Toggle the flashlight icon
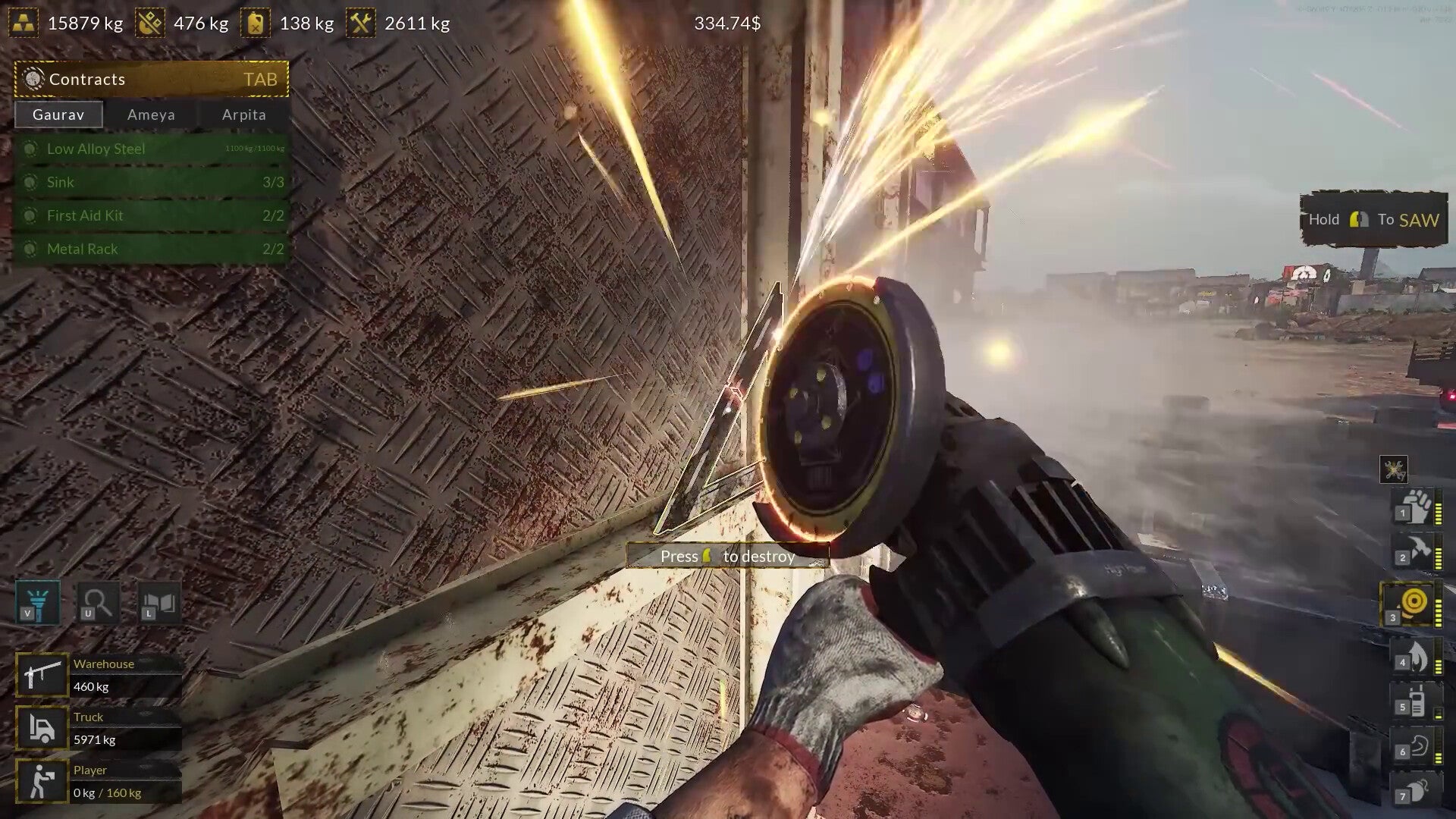 click(38, 602)
